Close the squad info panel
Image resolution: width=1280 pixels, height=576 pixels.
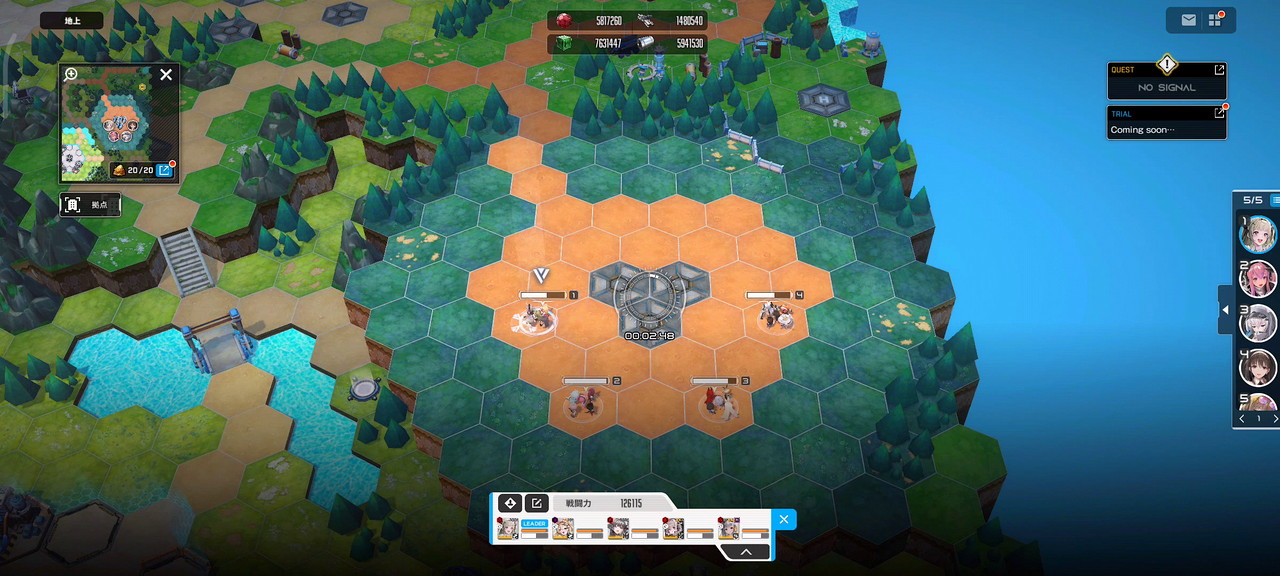pos(784,519)
